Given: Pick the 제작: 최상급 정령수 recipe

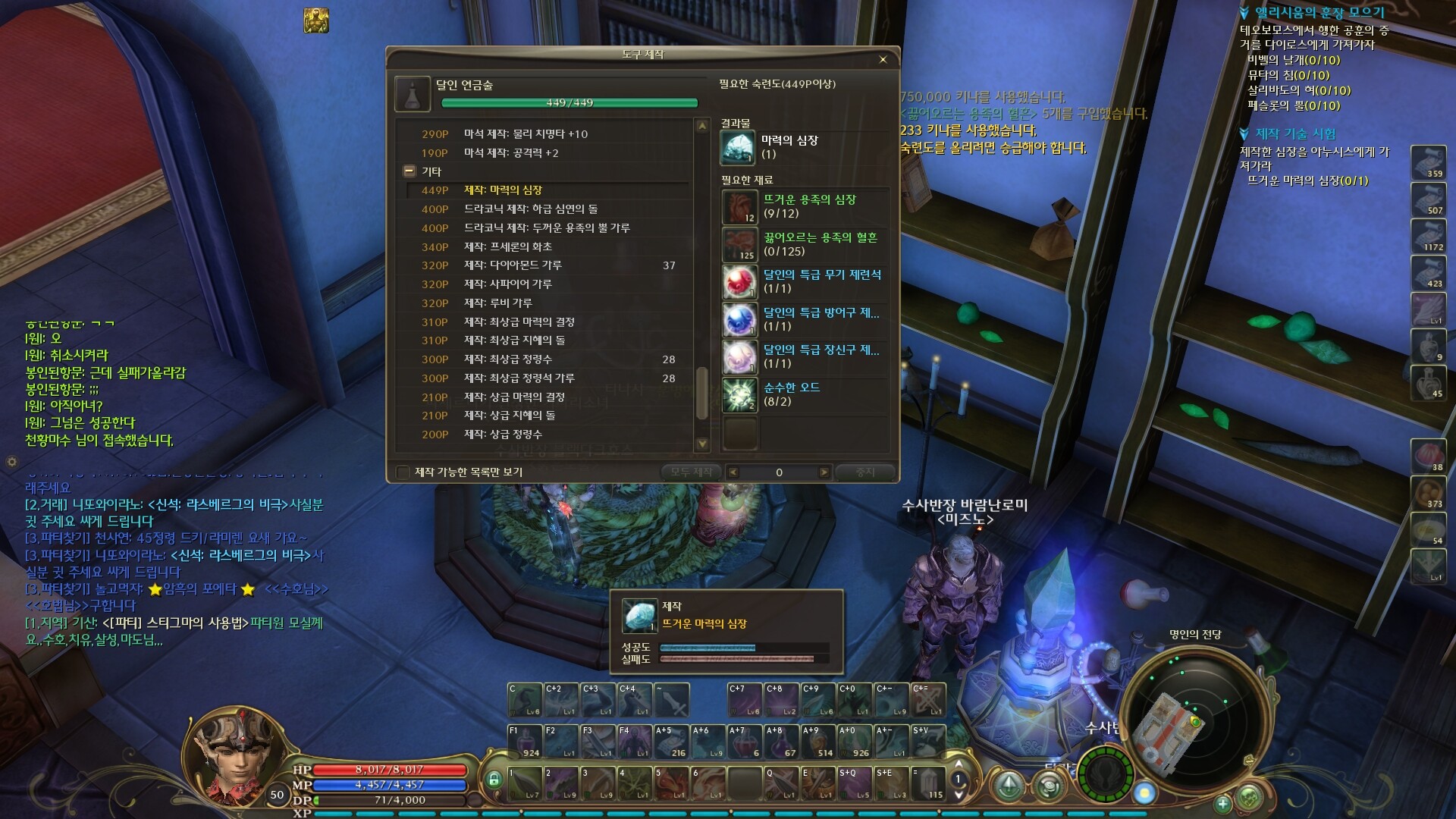Looking at the screenshot, I should click(508, 359).
